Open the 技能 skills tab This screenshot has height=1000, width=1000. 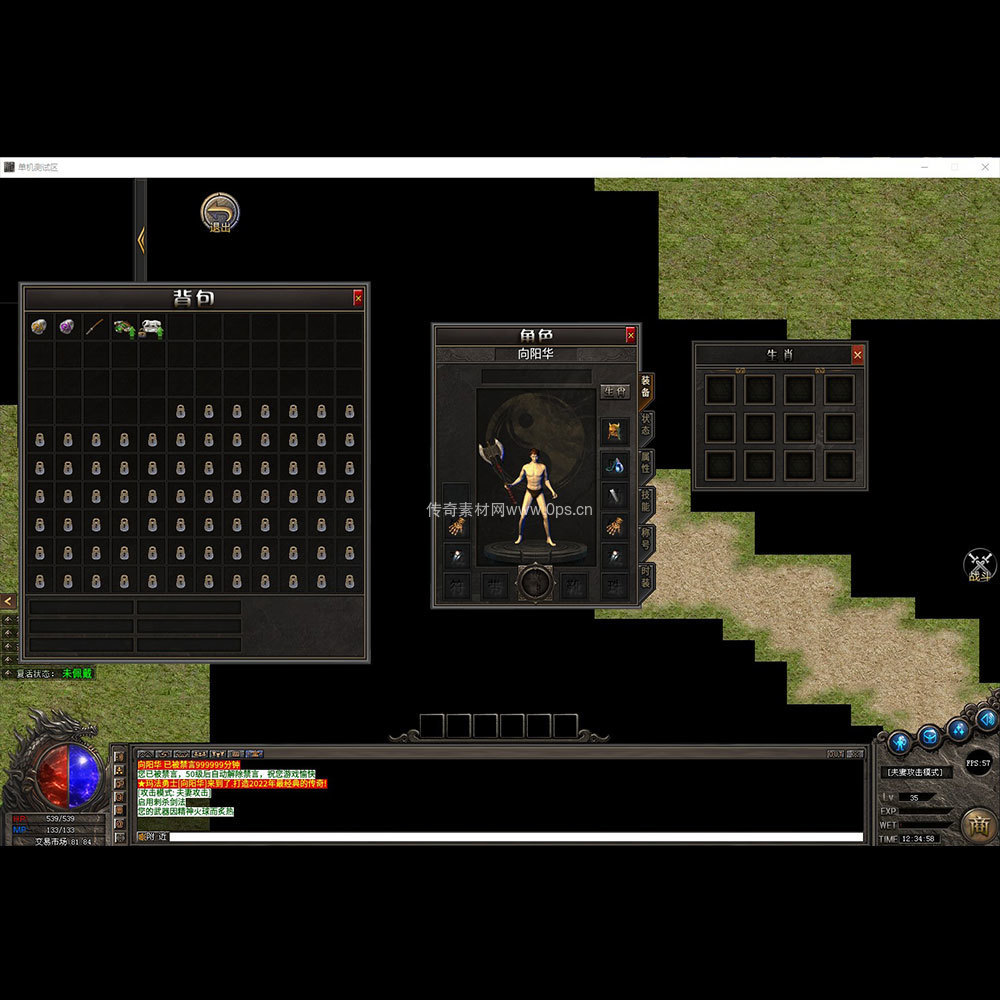click(x=647, y=500)
